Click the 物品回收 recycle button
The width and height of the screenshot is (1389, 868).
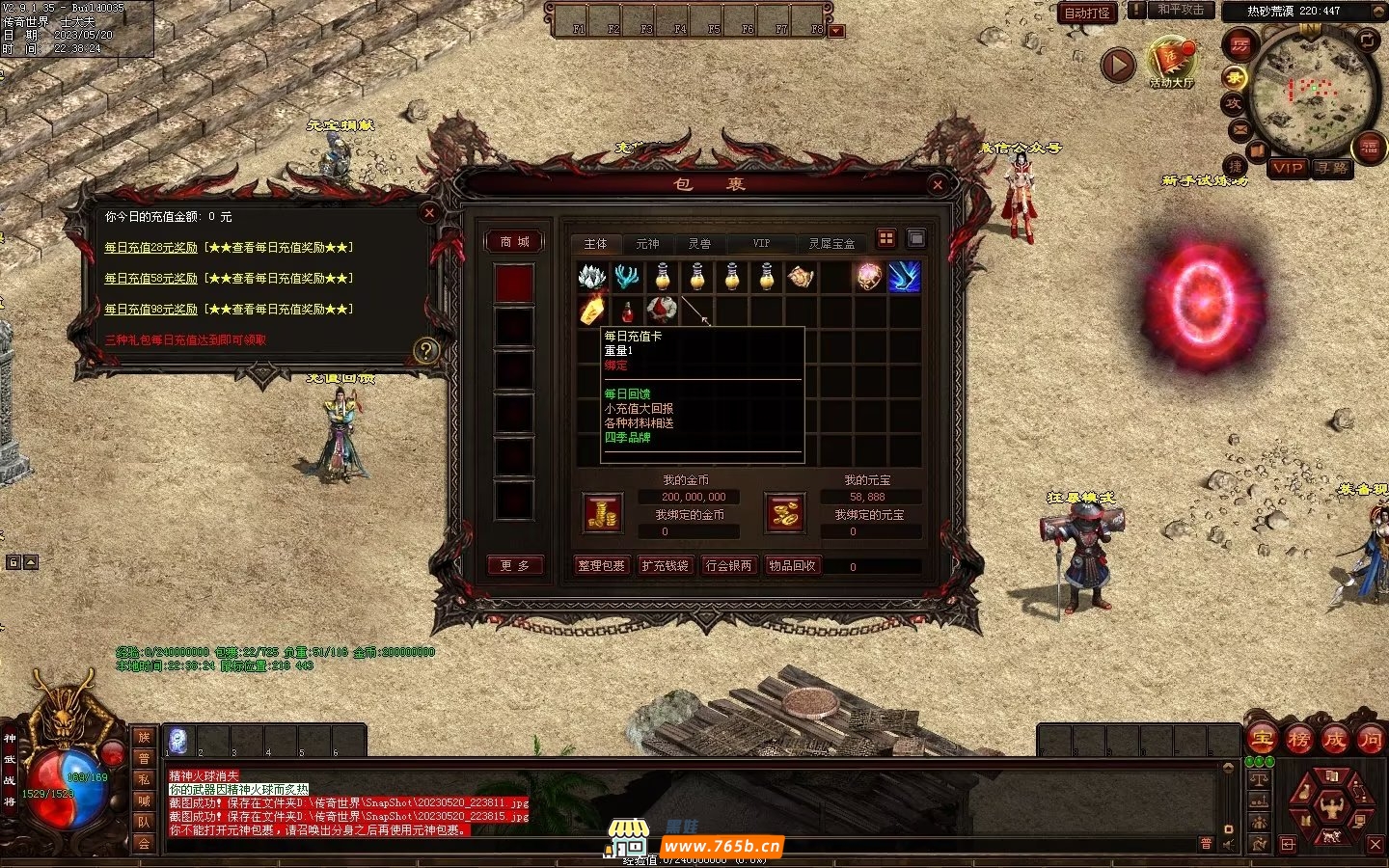tap(792, 566)
